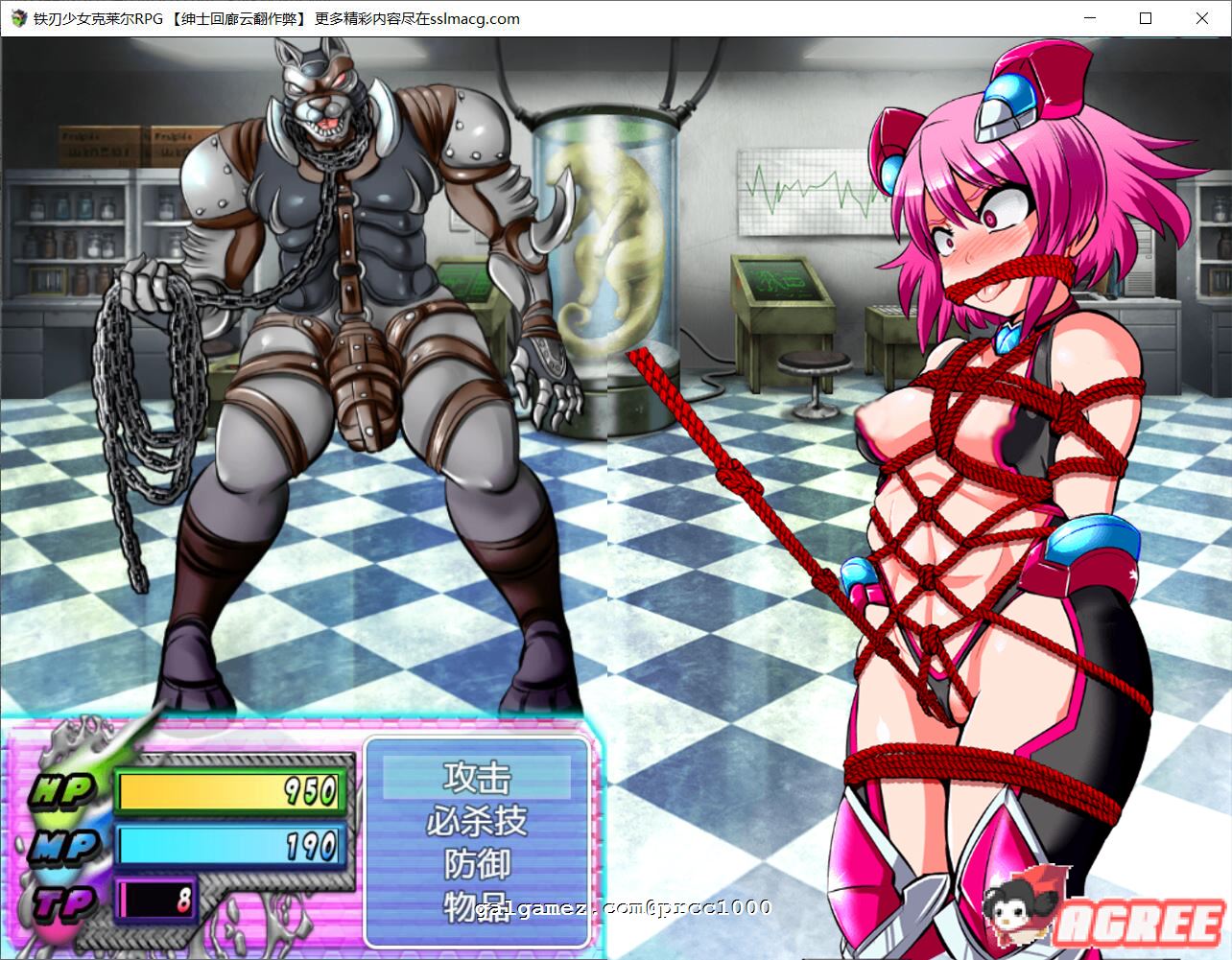The image size is (1232, 960).
Task: Open the 物品 (Item) command
Action: tap(477, 907)
